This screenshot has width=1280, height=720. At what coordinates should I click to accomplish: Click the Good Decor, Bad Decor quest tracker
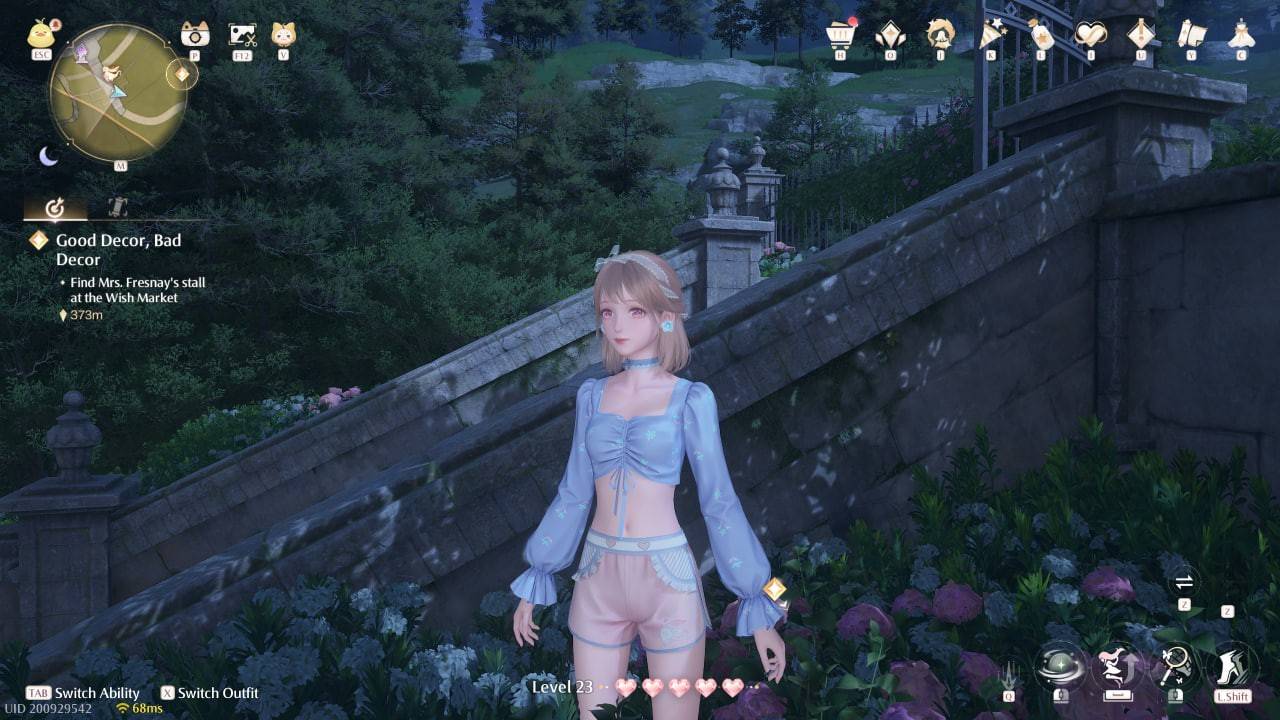click(118, 249)
